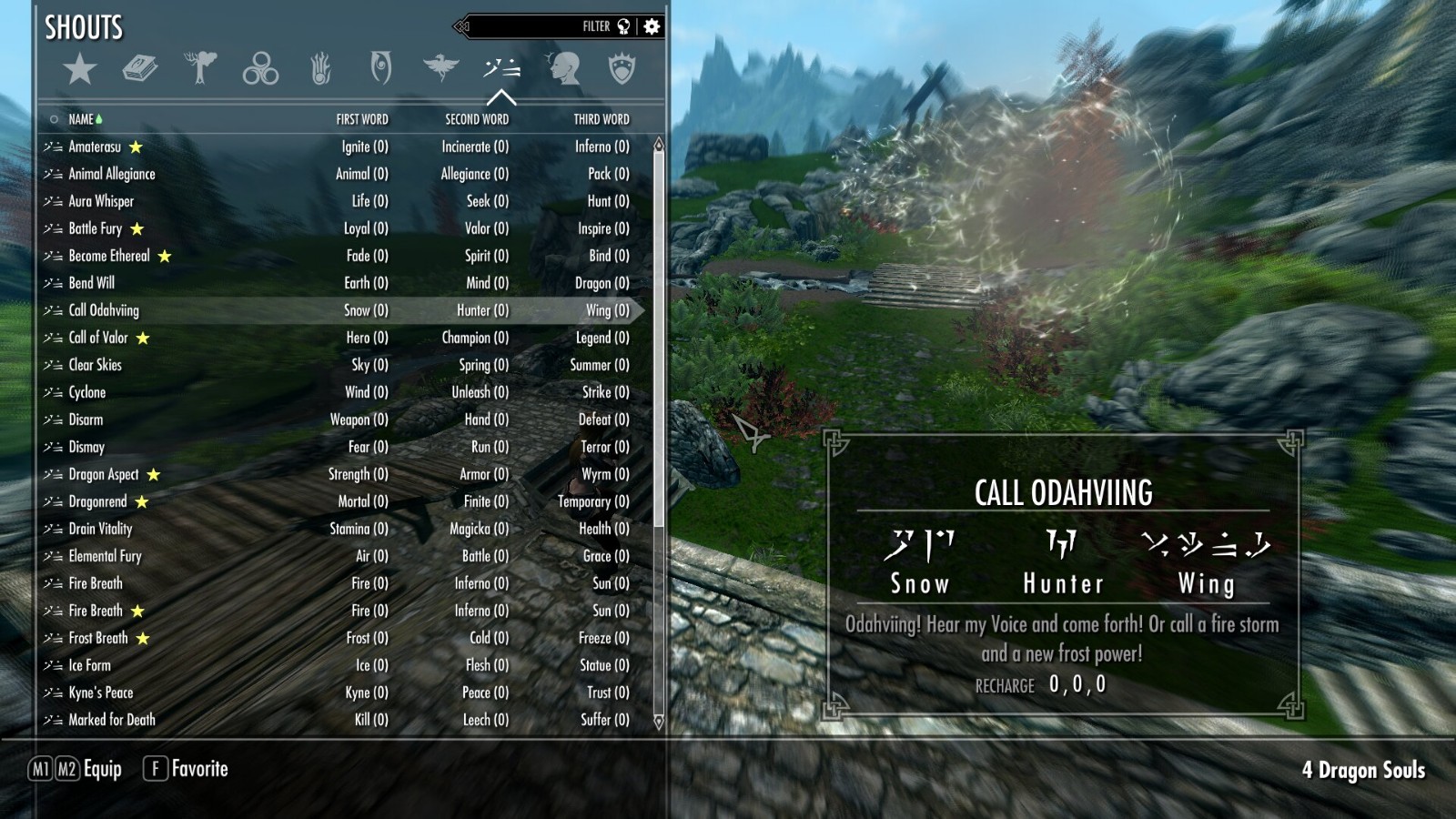Choose the Marked for Death shout
This screenshot has height=819, width=1456.
click(112, 720)
